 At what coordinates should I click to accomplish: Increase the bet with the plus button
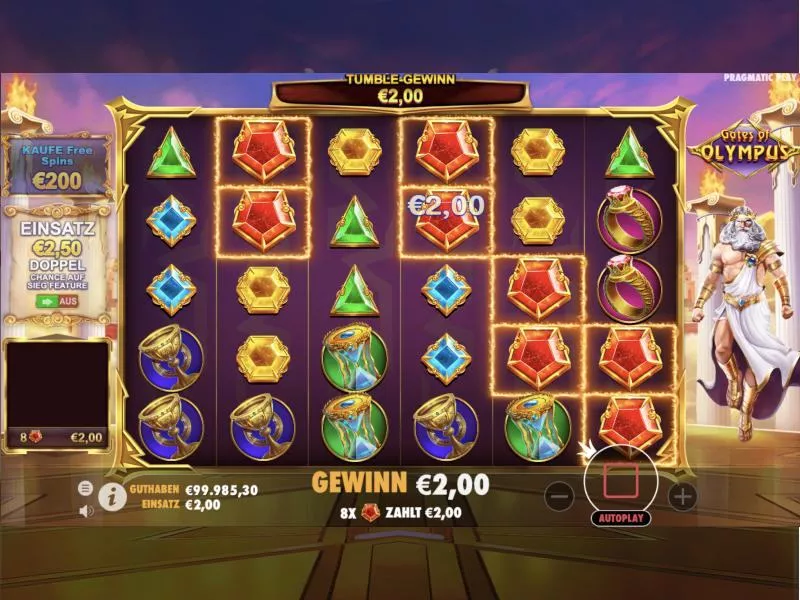coord(682,494)
